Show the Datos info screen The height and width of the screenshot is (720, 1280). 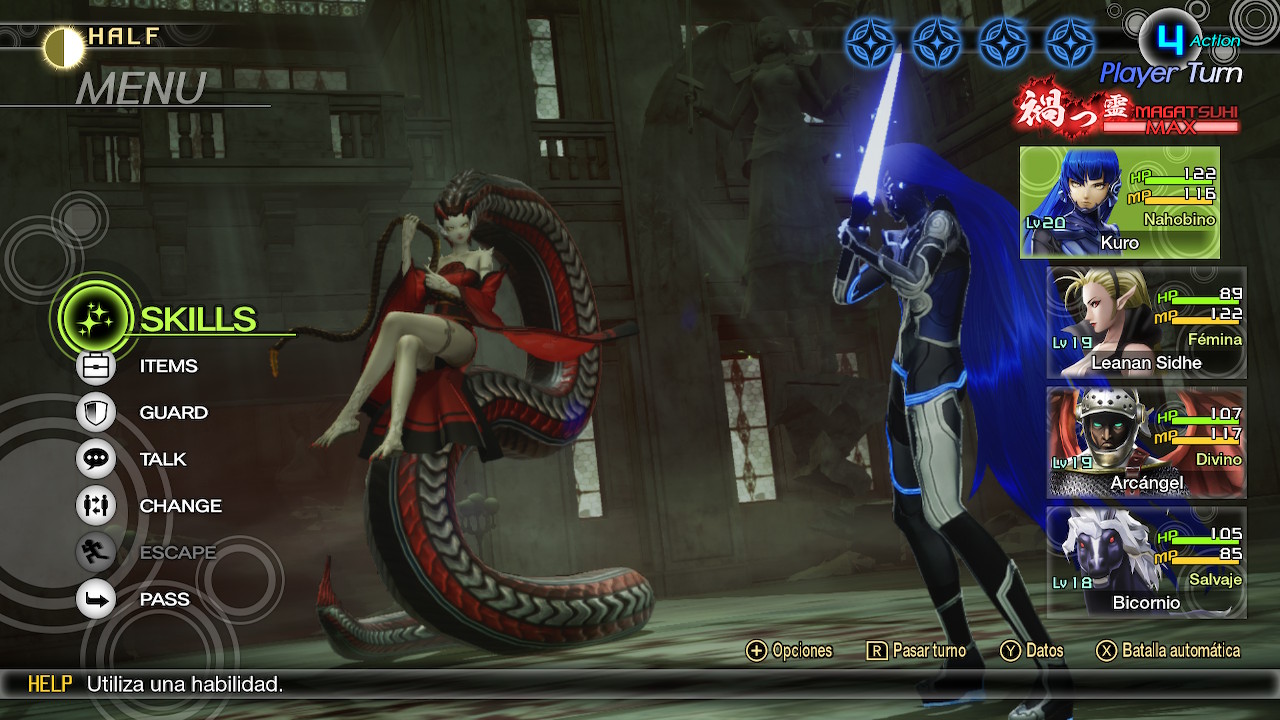click(1033, 651)
